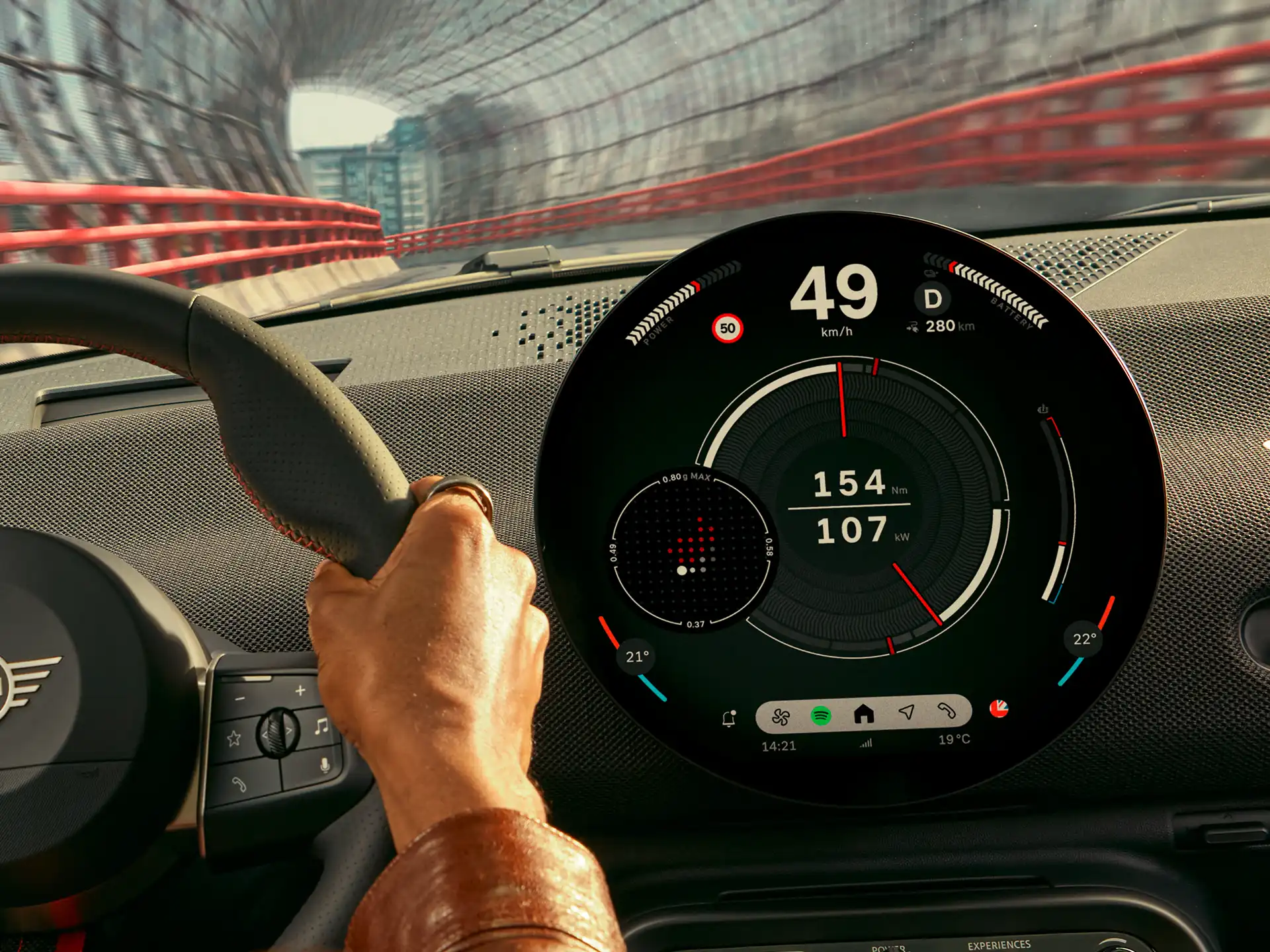
Task: Show notifications via the bell icon
Action: 729,719
